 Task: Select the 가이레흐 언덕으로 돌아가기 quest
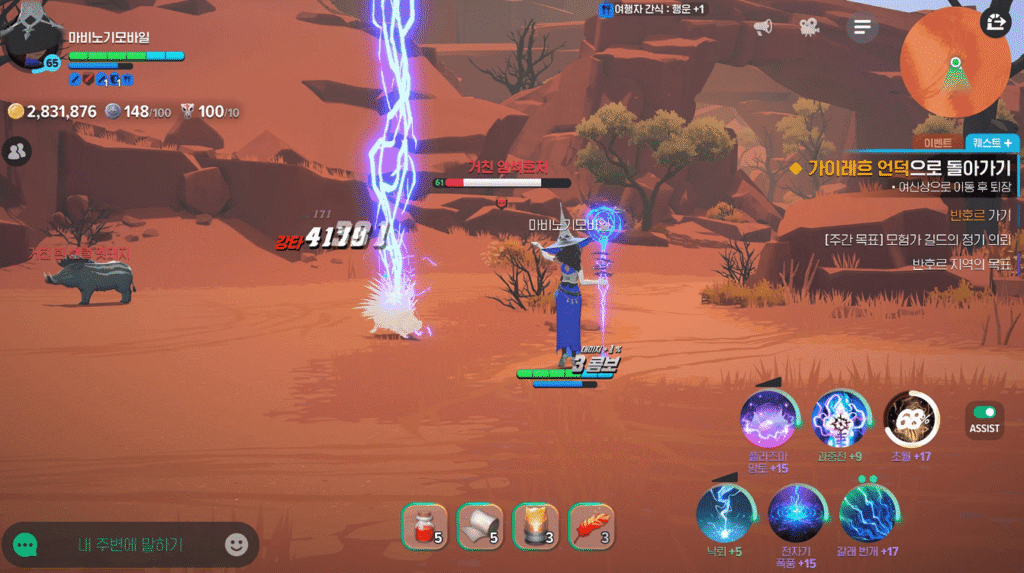point(900,169)
